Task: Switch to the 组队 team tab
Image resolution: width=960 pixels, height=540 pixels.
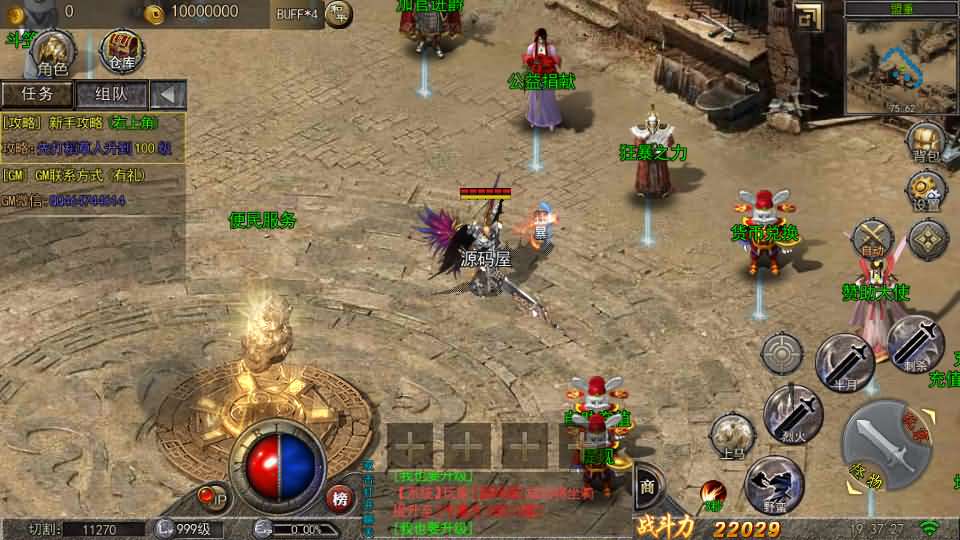Action: 110,94
